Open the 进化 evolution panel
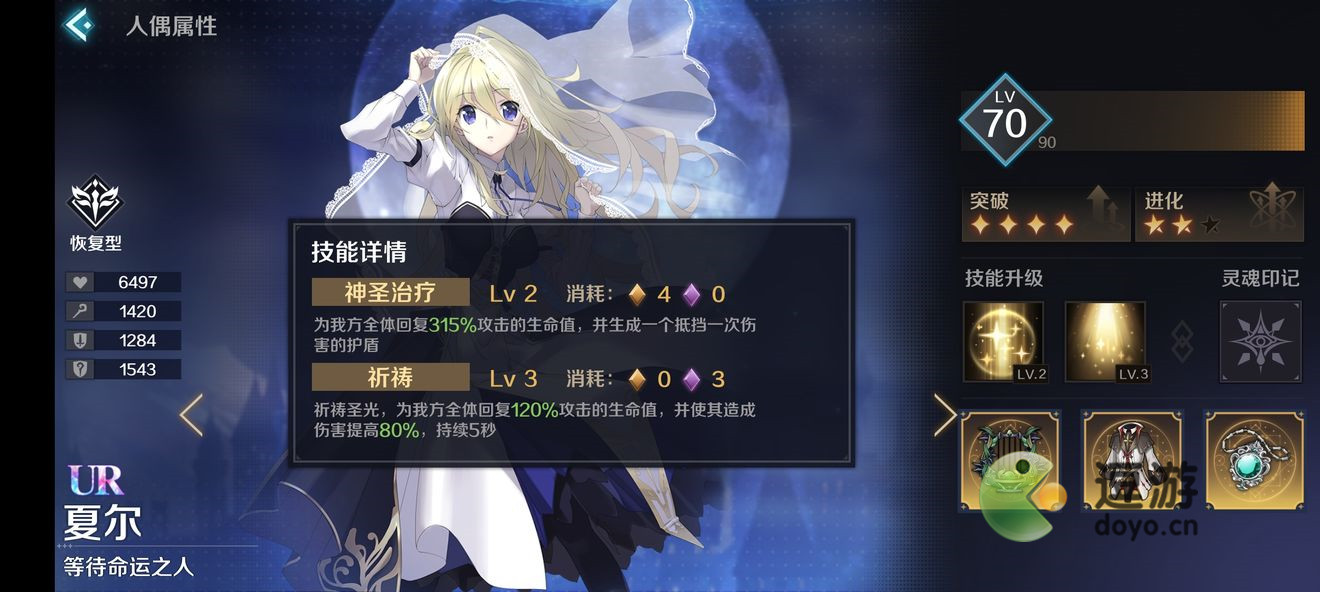Image resolution: width=1320 pixels, height=592 pixels. coord(1219,214)
